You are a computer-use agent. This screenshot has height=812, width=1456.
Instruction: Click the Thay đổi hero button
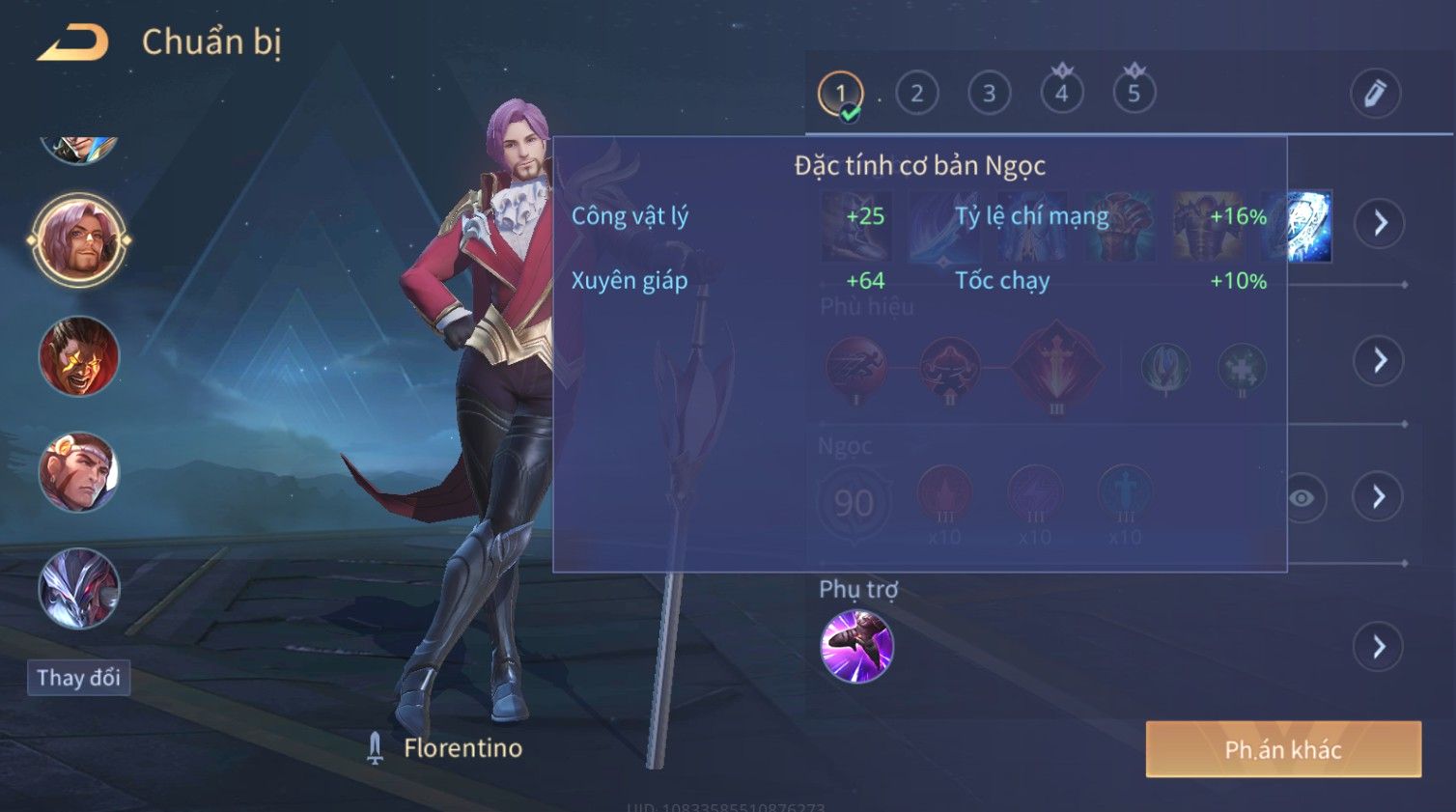click(x=78, y=678)
